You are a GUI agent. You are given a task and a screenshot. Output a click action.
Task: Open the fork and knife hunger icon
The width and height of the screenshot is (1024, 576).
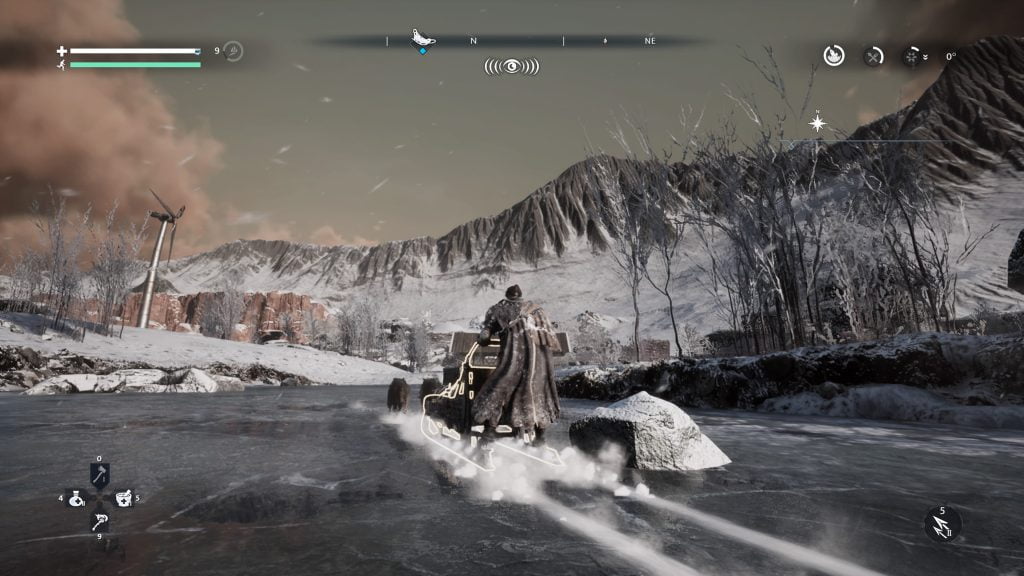873,56
